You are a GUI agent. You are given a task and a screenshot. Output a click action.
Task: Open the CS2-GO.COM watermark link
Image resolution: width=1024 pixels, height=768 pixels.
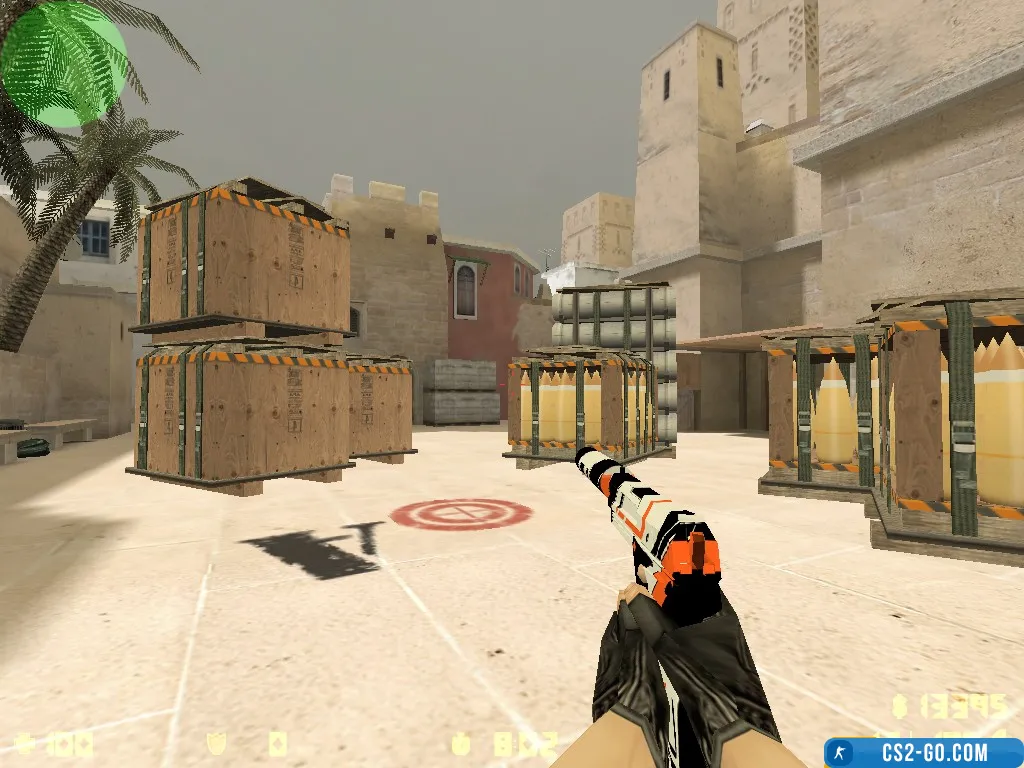922,752
